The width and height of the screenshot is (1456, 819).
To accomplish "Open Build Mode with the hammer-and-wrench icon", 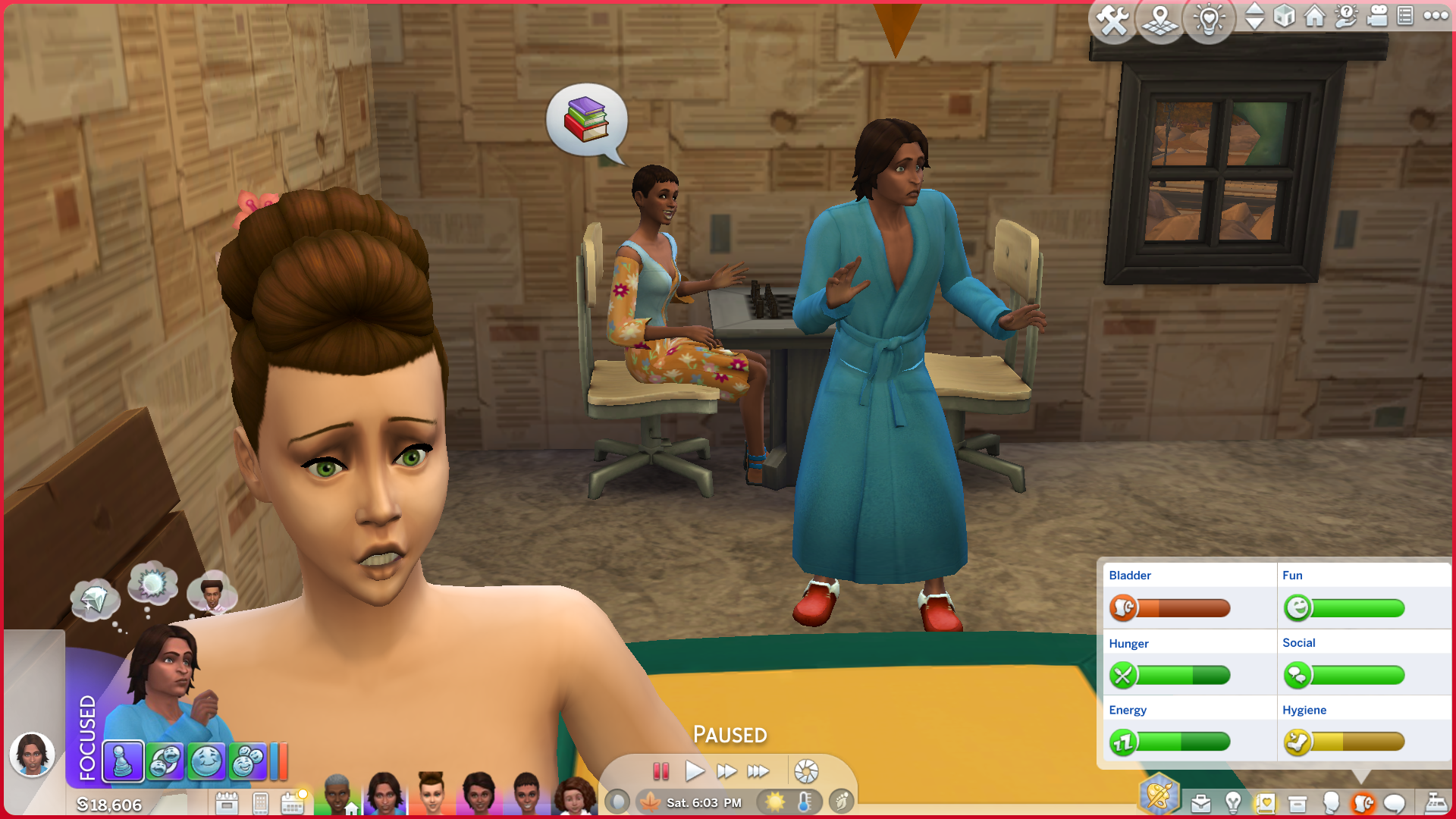I will (x=1112, y=20).
